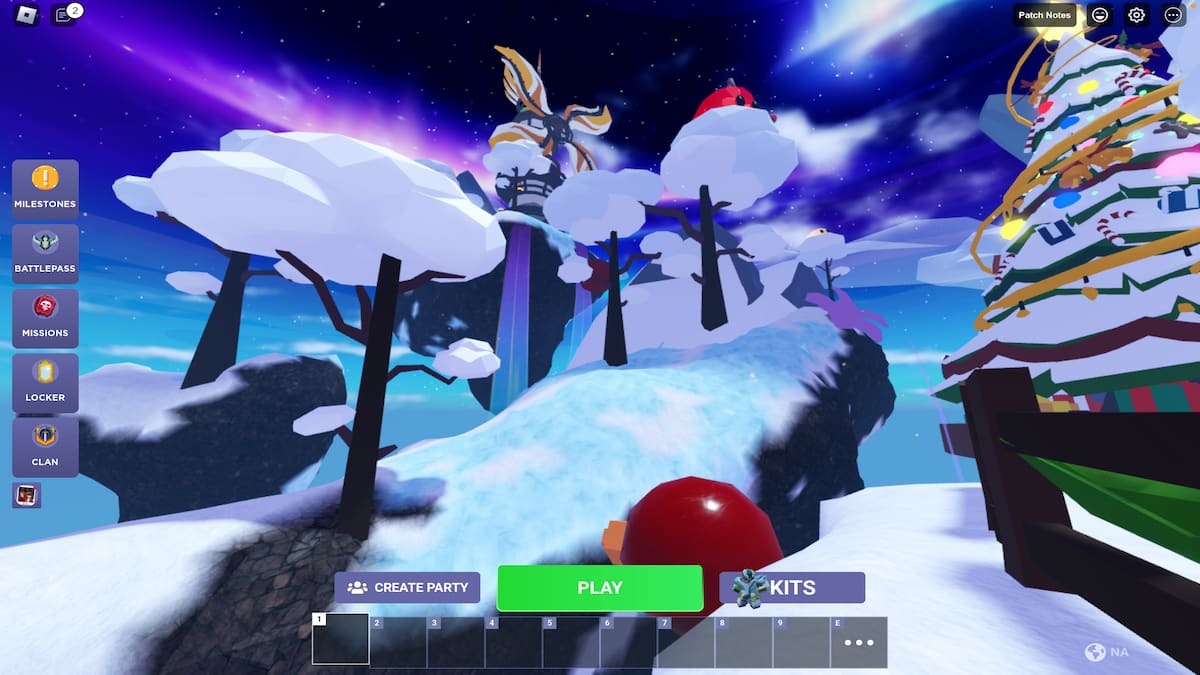Click the small square thumbnail under Clan
The height and width of the screenshot is (675, 1200).
tap(27, 495)
